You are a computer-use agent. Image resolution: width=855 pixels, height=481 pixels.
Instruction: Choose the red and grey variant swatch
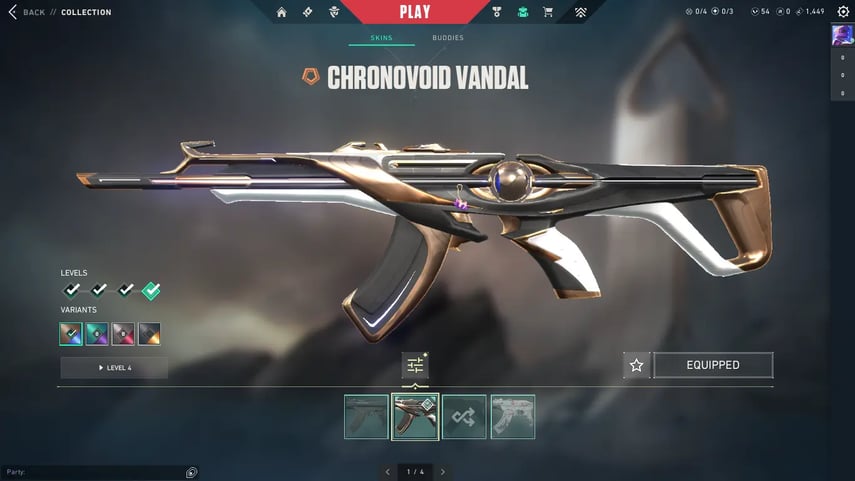tap(123, 334)
